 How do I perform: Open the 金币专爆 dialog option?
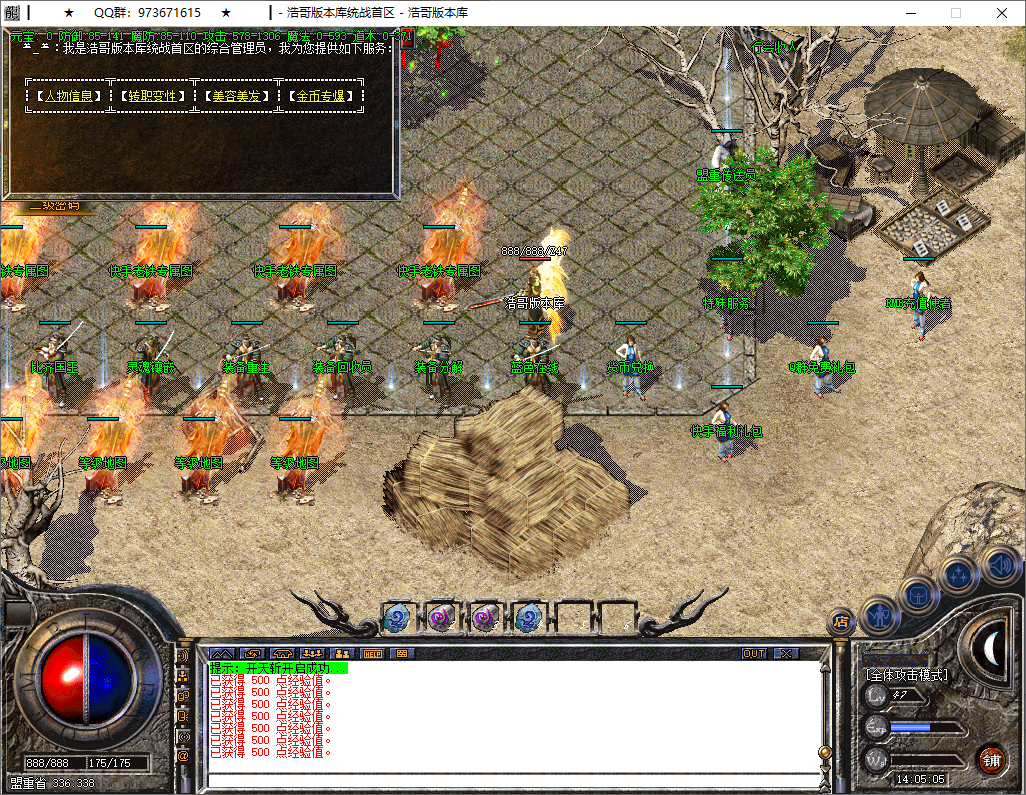coord(320,96)
